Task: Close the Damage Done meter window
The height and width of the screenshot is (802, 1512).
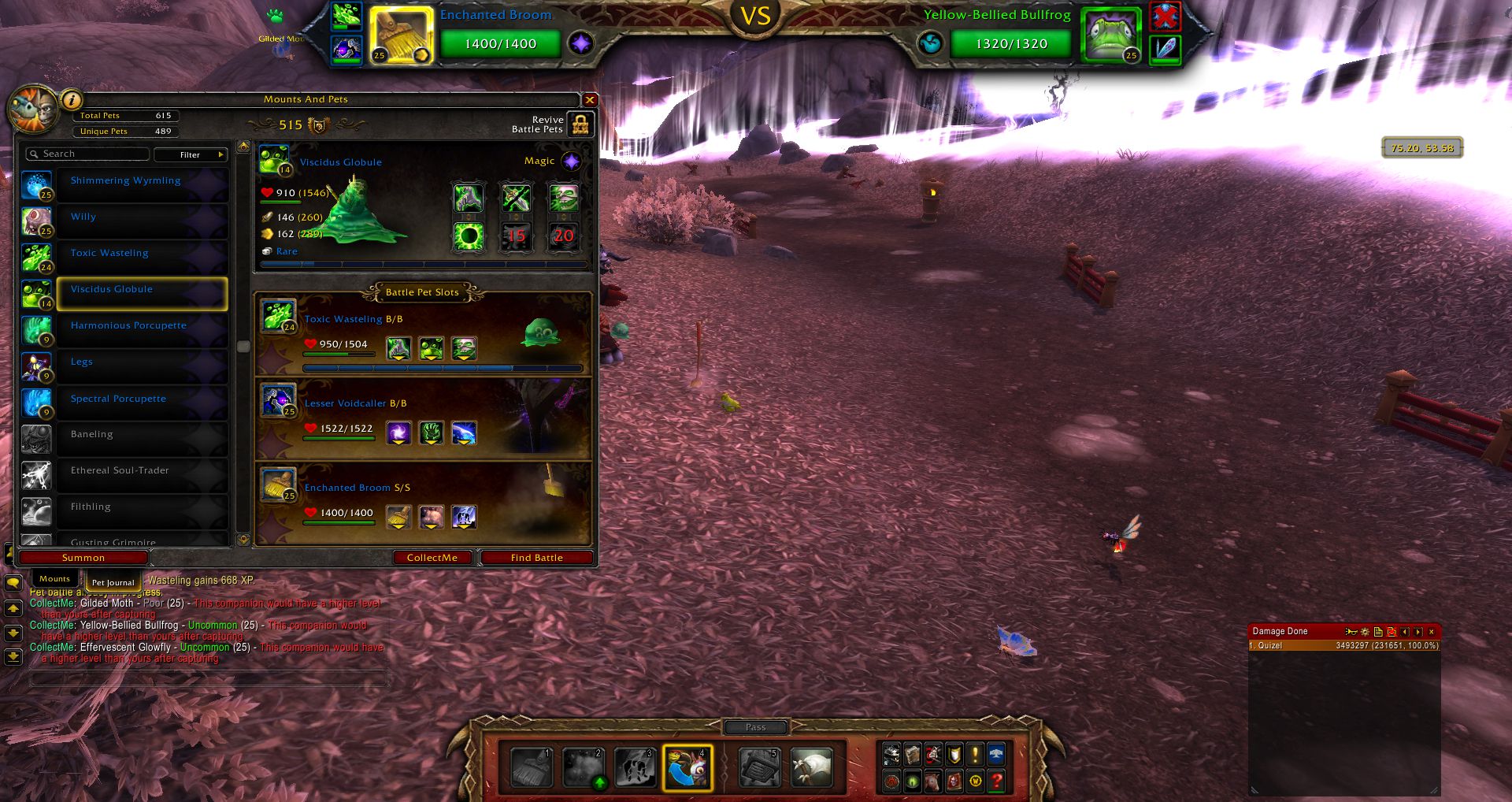Action: [1432, 632]
